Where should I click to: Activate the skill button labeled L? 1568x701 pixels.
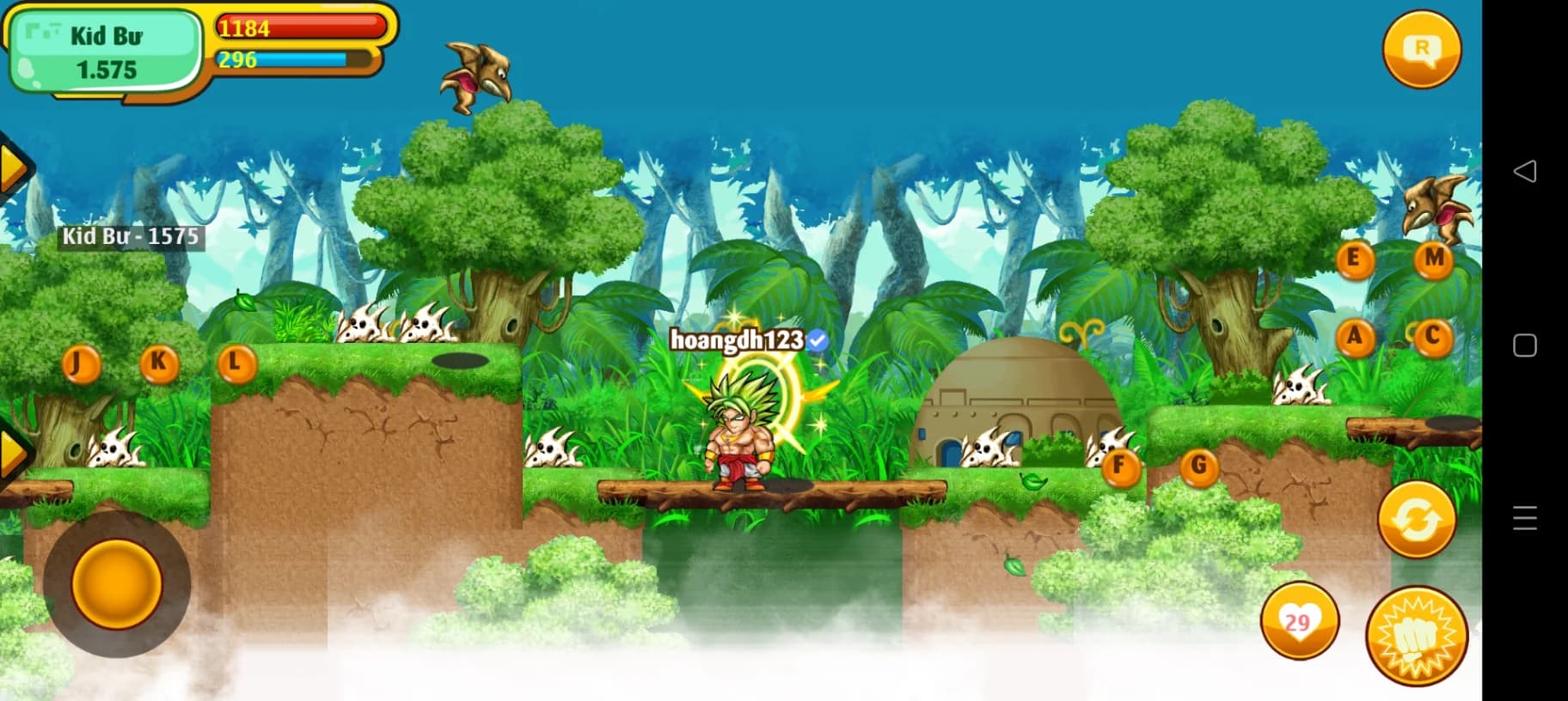(x=236, y=364)
